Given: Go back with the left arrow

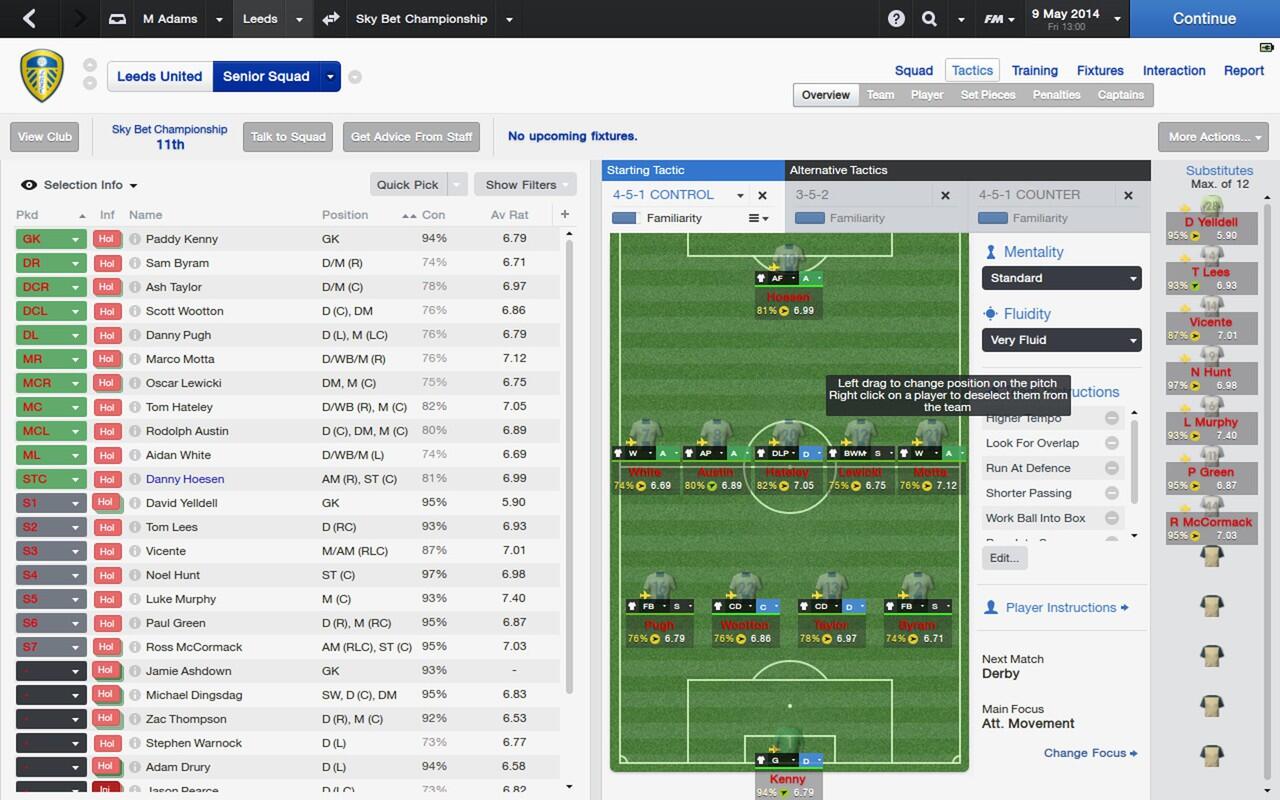Looking at the screenshot, I should (x=29, y=19).
